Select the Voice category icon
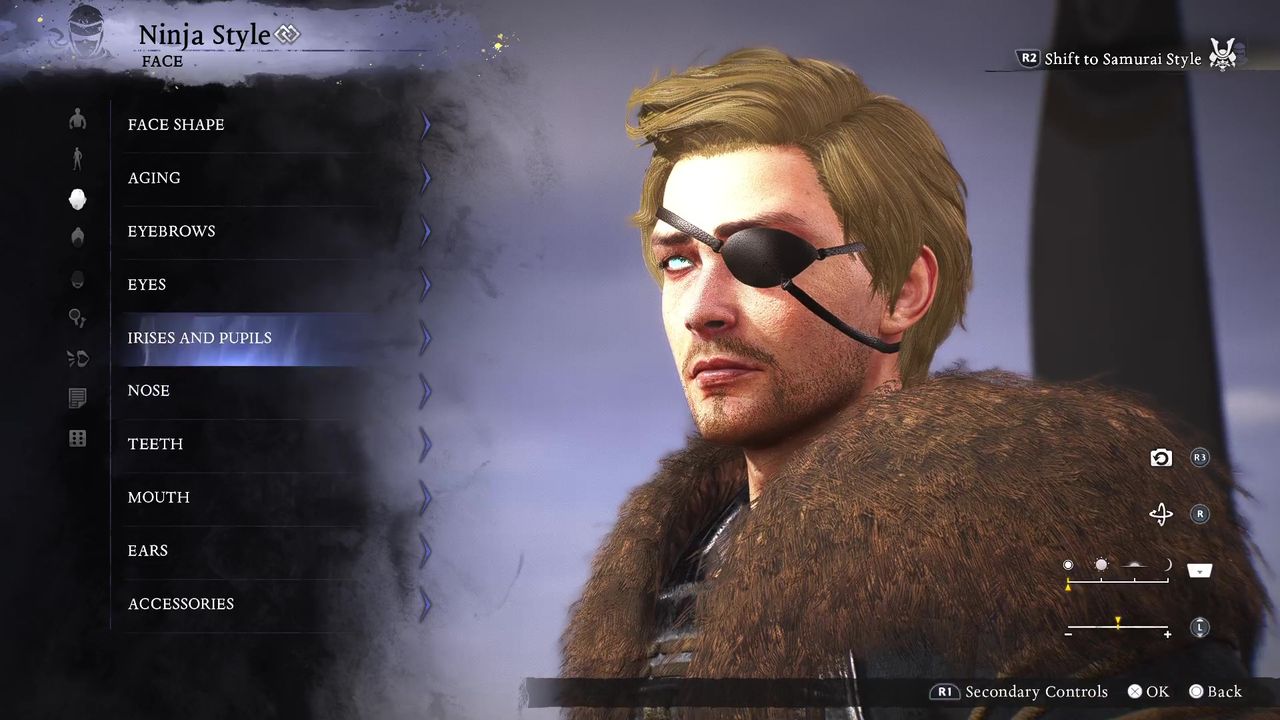The height and width of the screenshot is (720, 1280). [77, 358]
